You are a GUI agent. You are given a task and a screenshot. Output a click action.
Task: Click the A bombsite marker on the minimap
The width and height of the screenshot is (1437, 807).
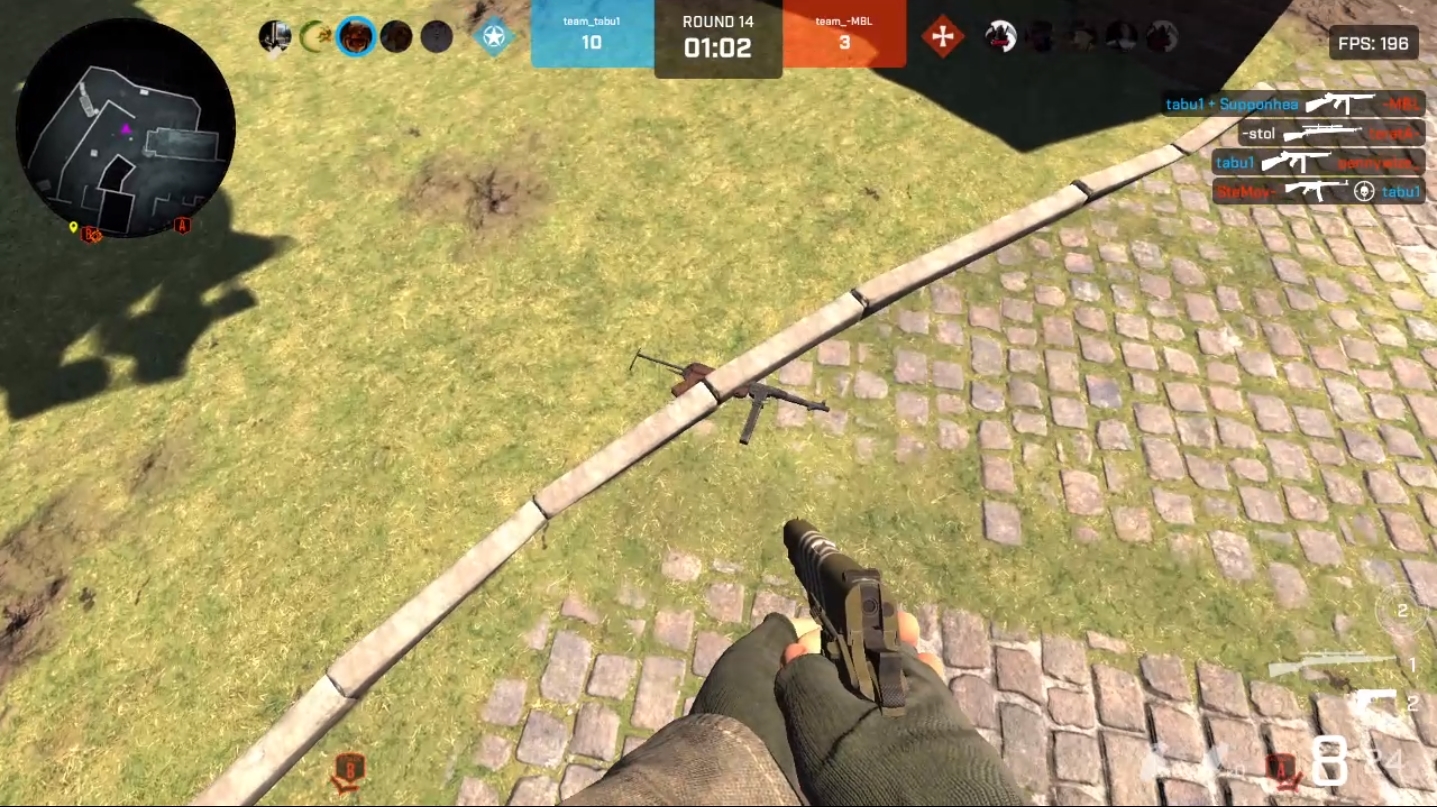(181, 226)
